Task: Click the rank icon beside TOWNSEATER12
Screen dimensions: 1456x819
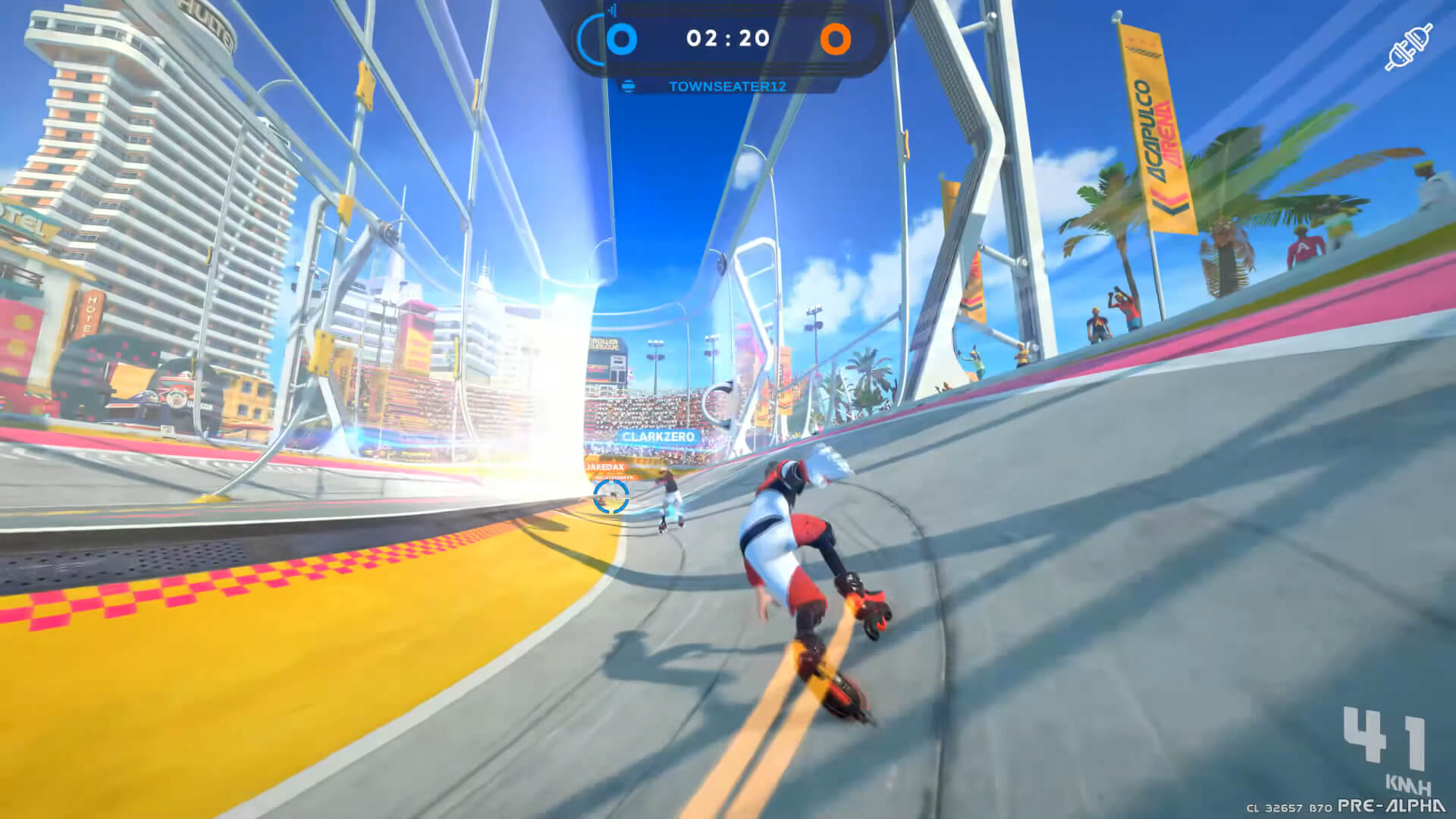Action: click(x=626, y=87)
